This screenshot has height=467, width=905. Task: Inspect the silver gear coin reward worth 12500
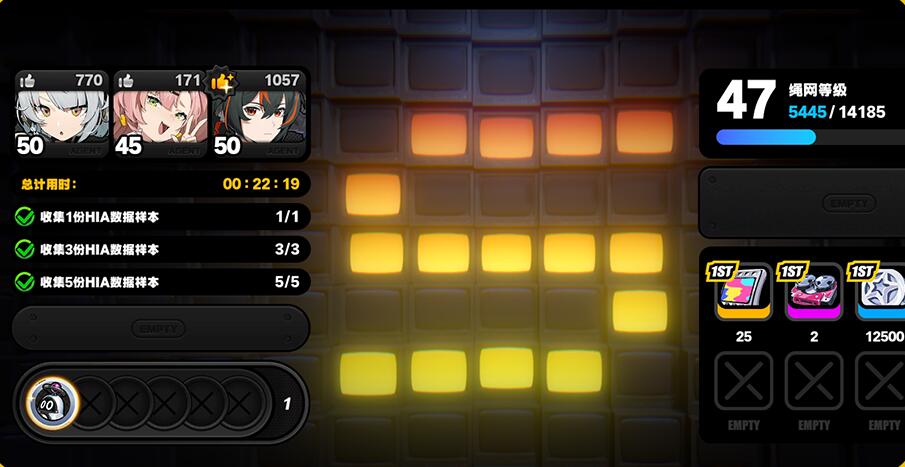coord(882,292)
